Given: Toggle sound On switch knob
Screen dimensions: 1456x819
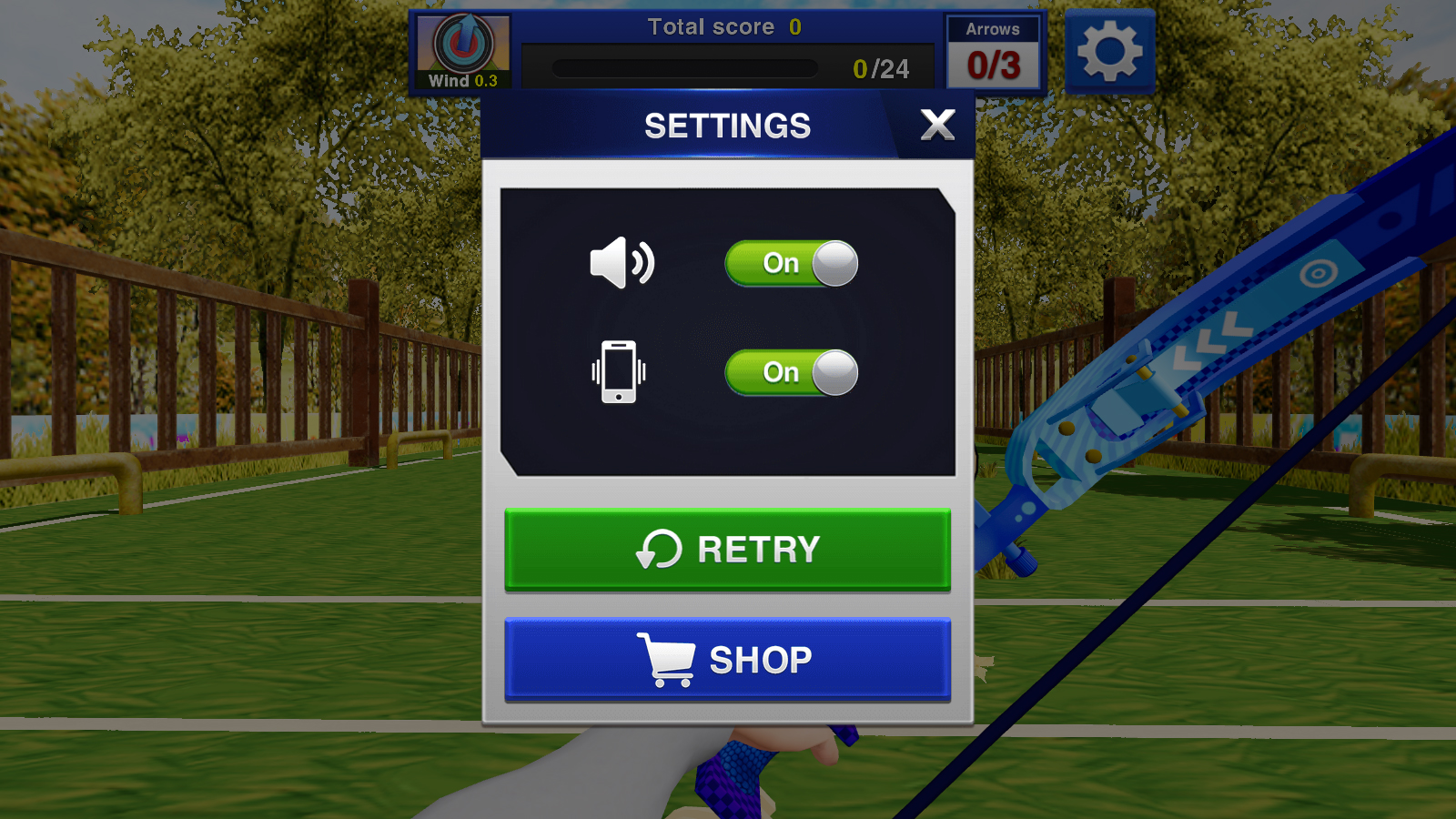Looking at the screenshot, I should click(833, 263).
